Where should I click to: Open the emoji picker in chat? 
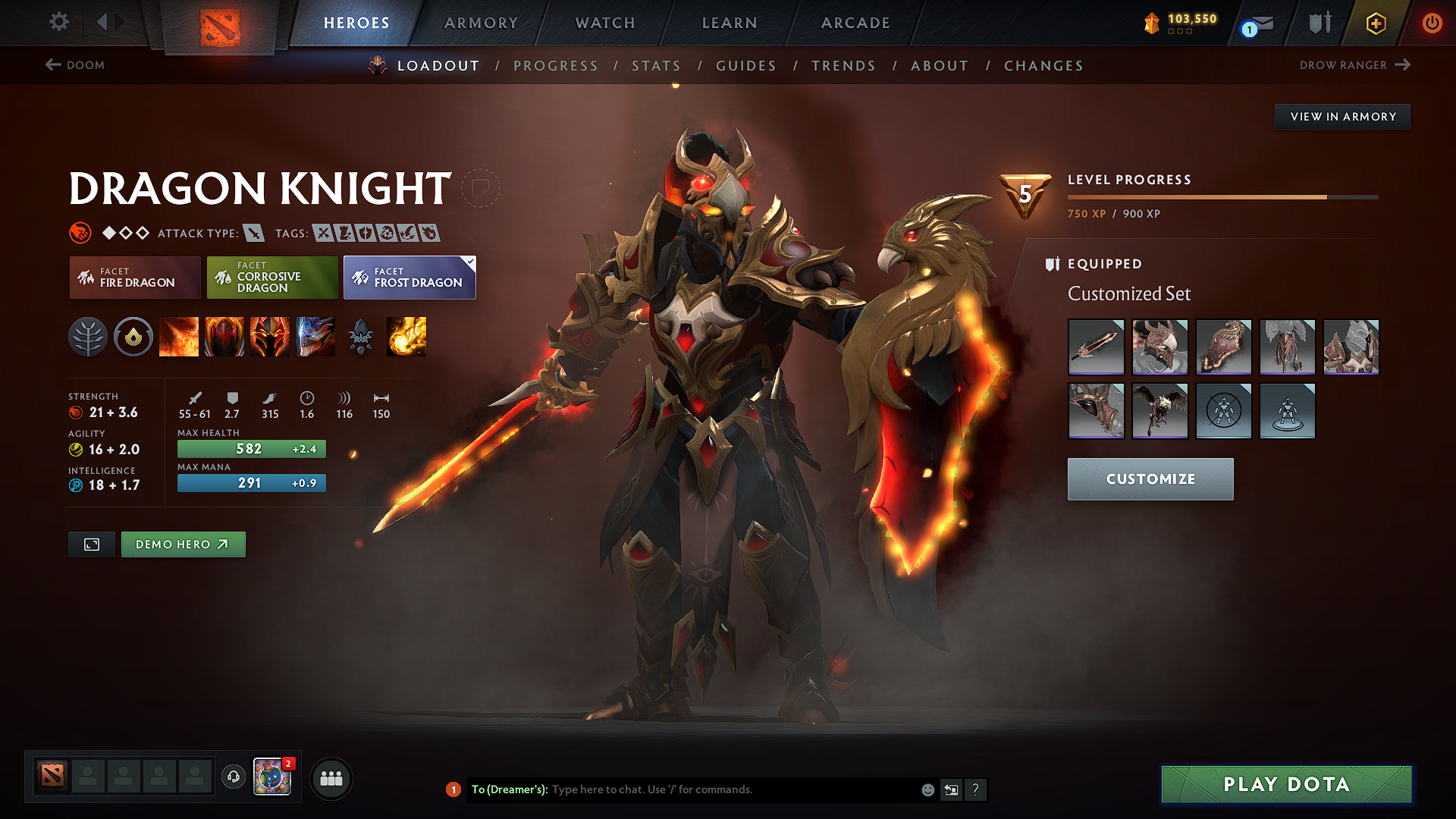point(927,789)
